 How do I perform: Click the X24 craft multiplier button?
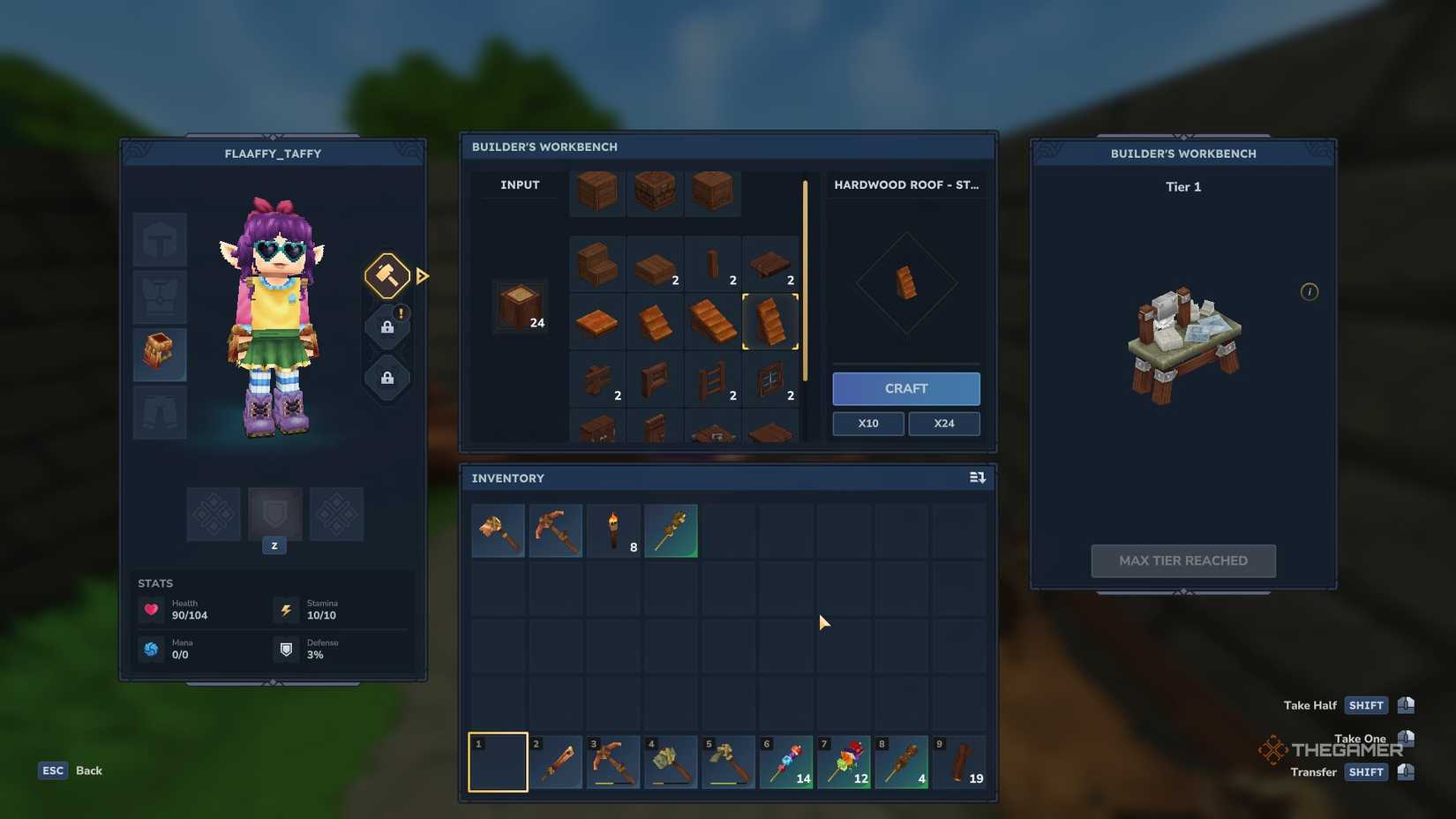(x=943, y=424)
